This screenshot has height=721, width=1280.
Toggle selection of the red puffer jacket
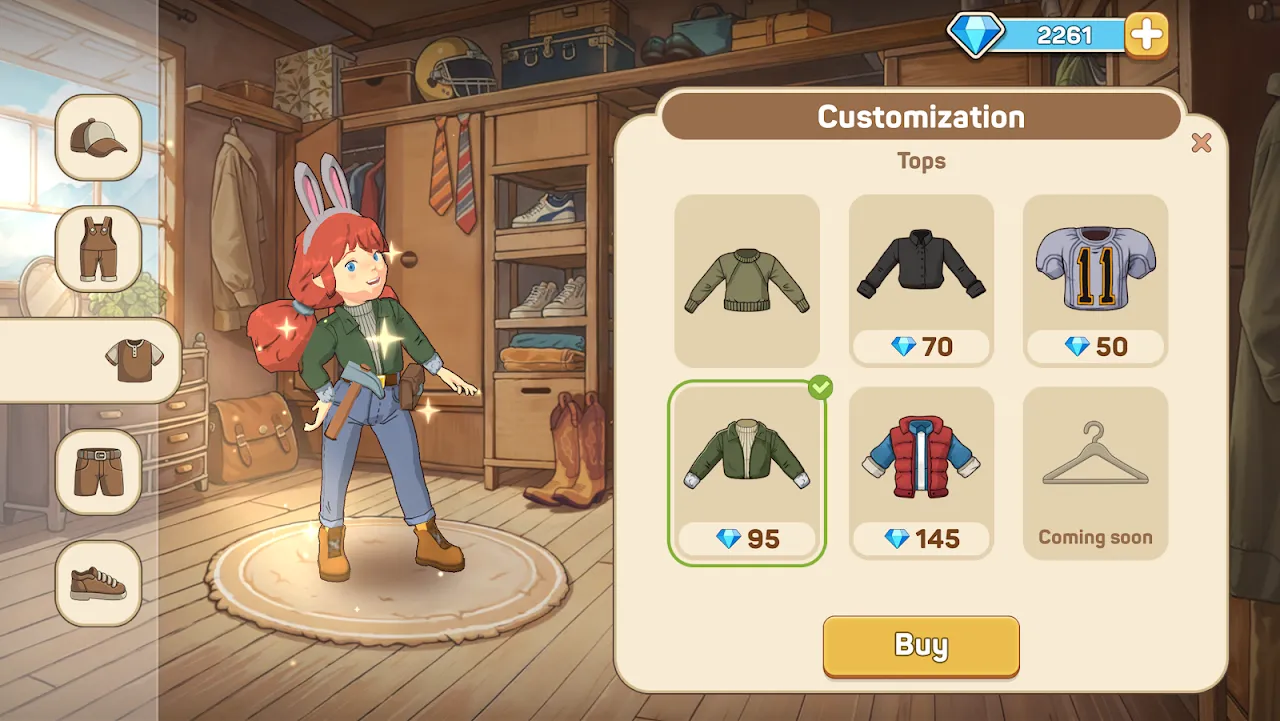pyautogui.click(x=921, y=458)
